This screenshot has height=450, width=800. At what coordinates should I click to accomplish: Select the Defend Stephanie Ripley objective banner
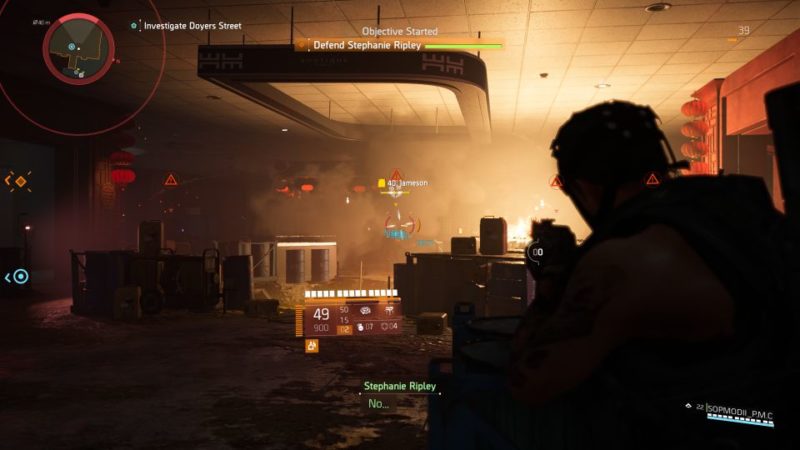click(x=400, y=45)
